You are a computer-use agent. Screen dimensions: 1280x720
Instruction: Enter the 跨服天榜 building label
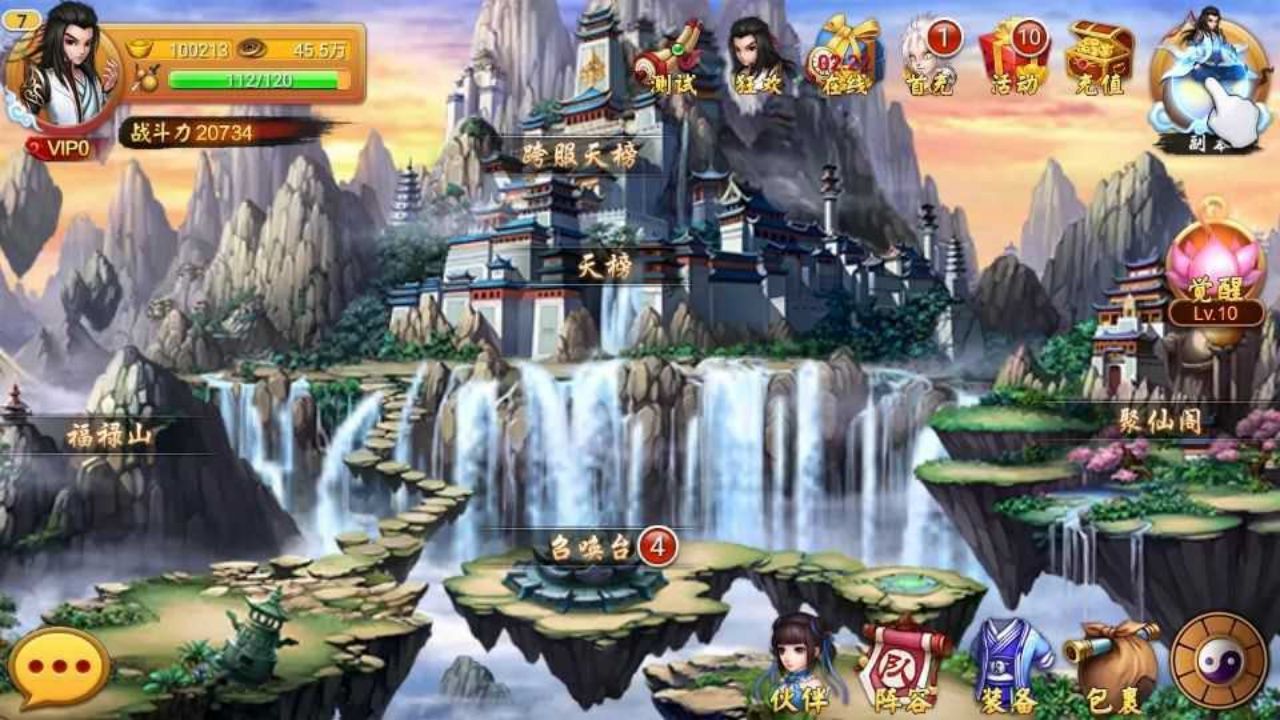(580, 155)
